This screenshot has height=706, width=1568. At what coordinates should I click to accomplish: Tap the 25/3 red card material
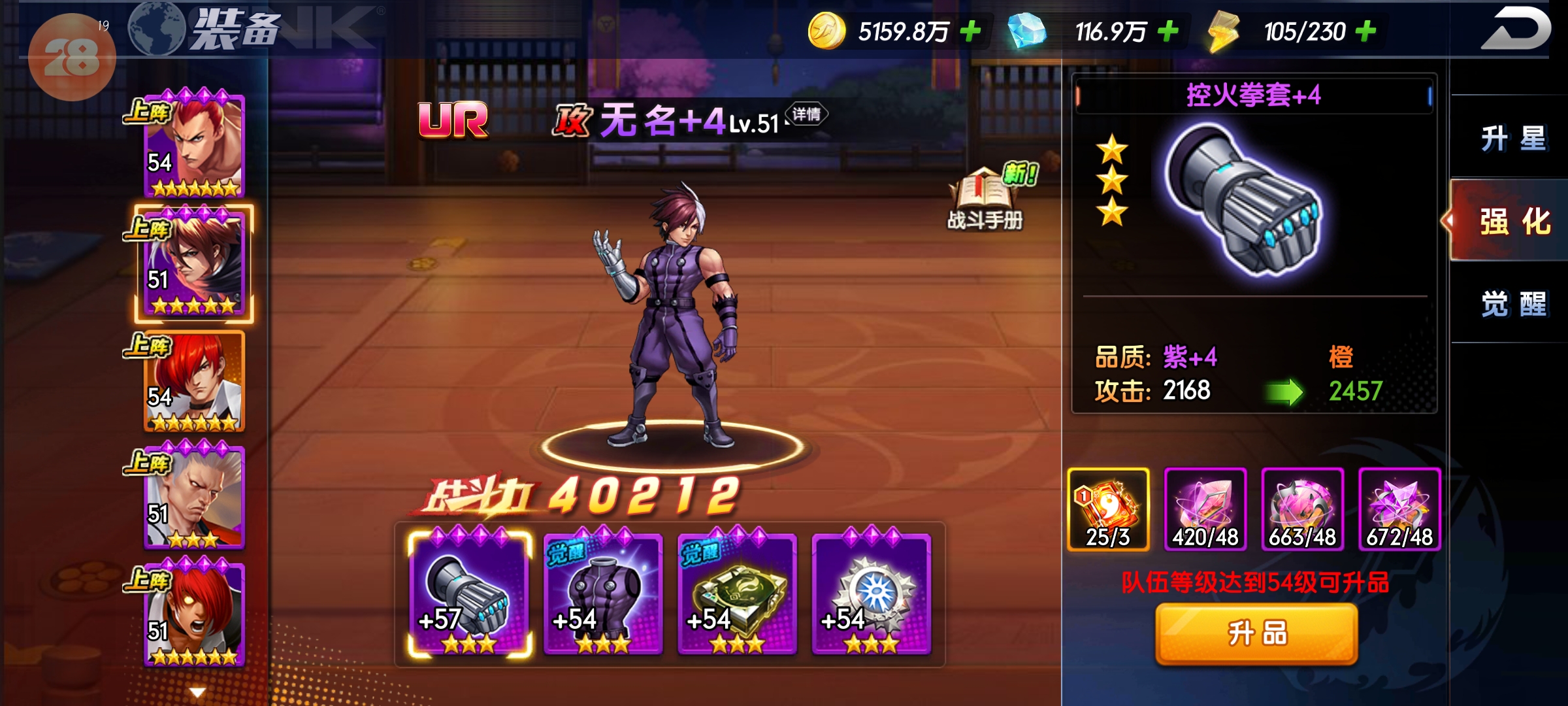coord(1108,509)
